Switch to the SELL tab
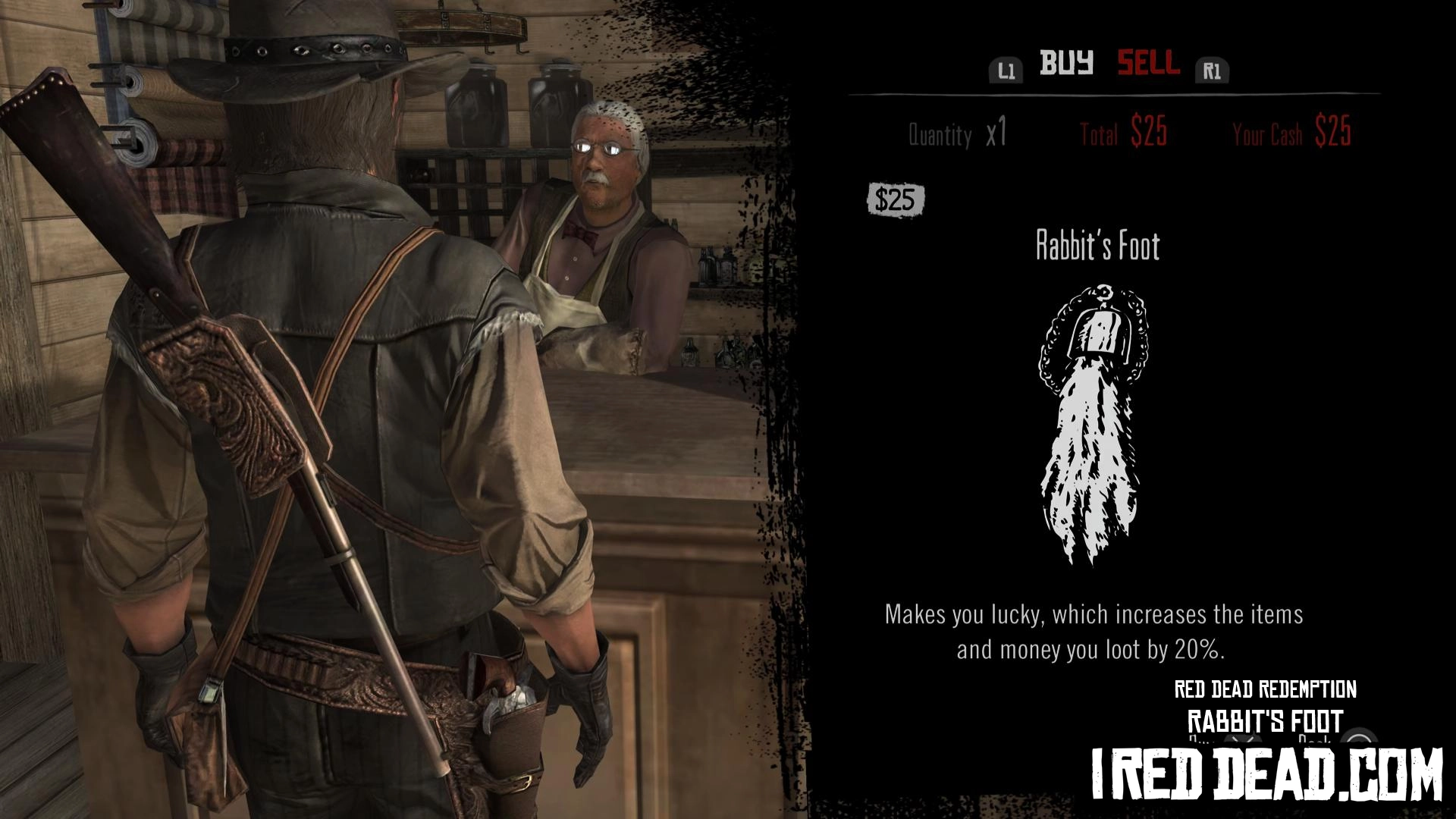 [1148, 63]
